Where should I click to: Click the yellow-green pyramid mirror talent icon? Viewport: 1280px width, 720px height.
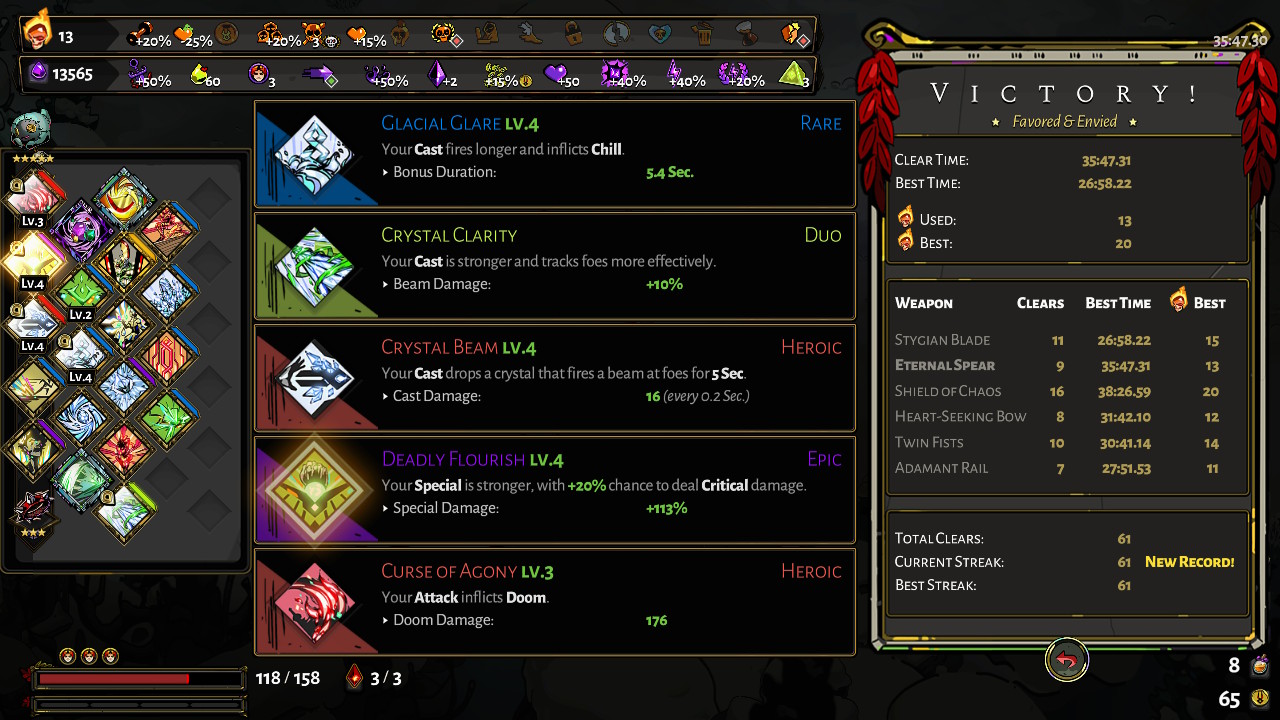point(791,74)
